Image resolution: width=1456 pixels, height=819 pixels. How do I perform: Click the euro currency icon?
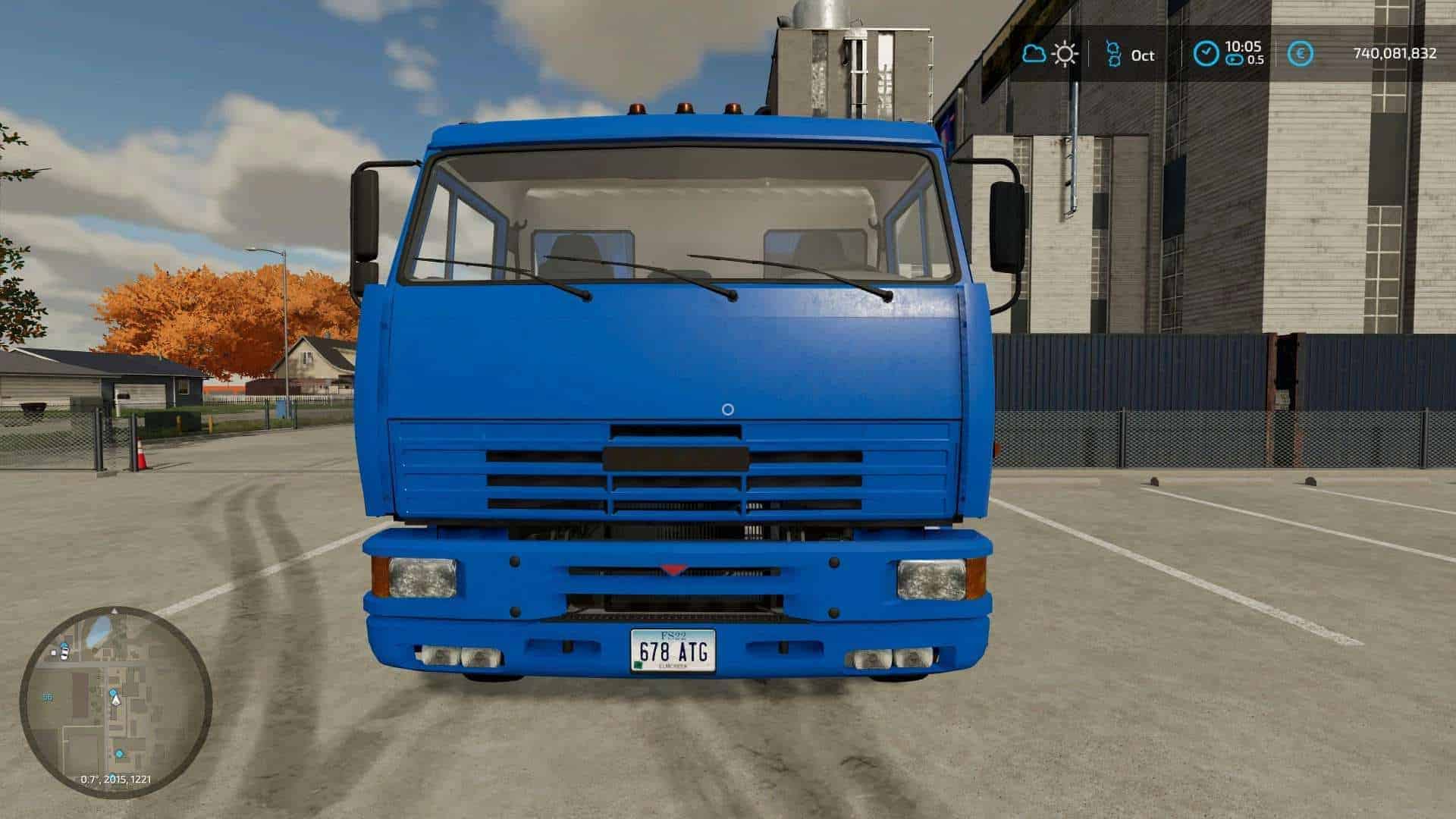pyautogui.click(x=1301, y=54)
